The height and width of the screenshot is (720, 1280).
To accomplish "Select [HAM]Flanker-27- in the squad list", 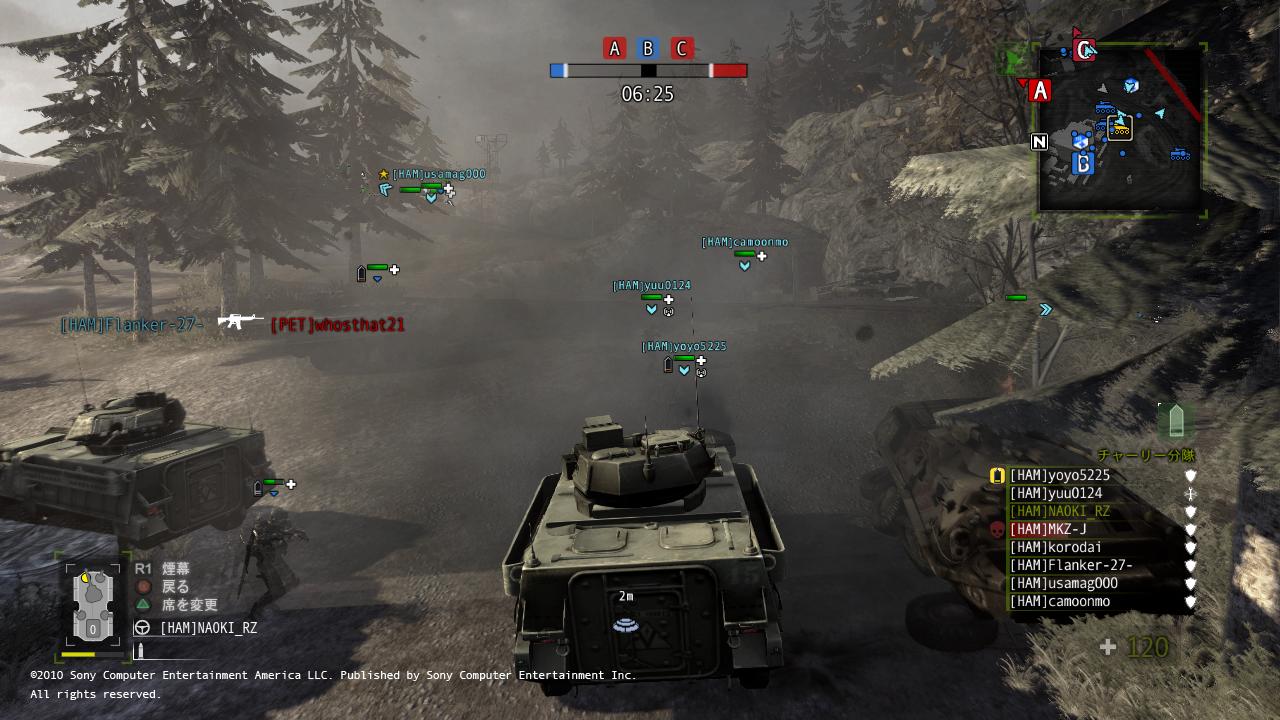I will click(x=1070, y=566).
